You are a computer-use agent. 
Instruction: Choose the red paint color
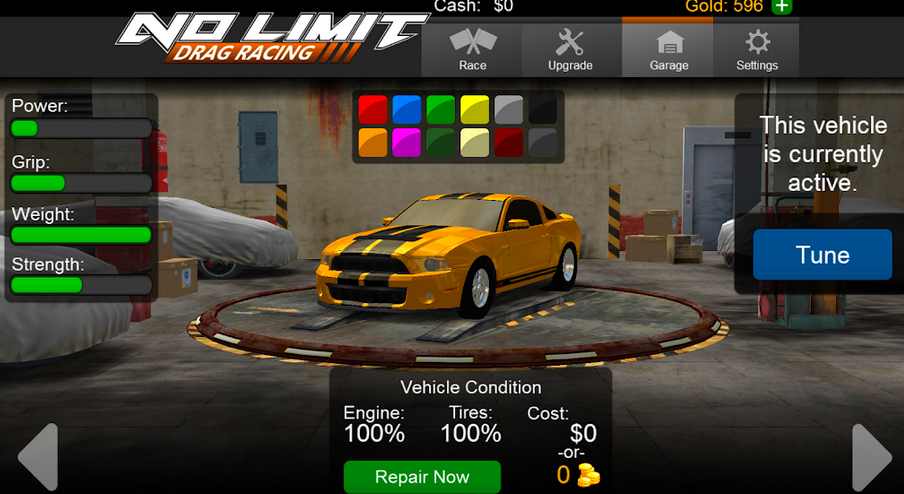[373, 109]
